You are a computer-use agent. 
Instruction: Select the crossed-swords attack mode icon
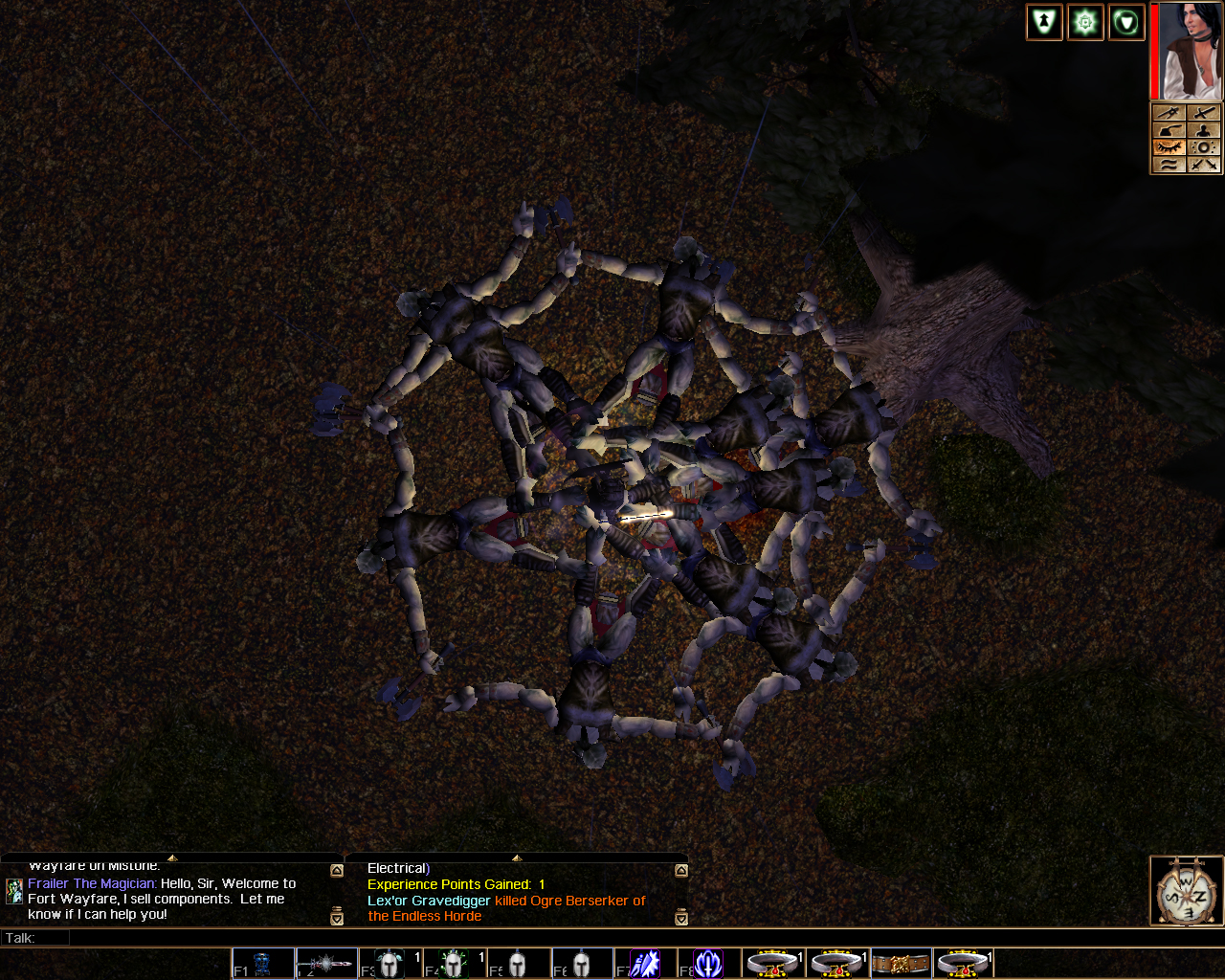click(1204, 112)
